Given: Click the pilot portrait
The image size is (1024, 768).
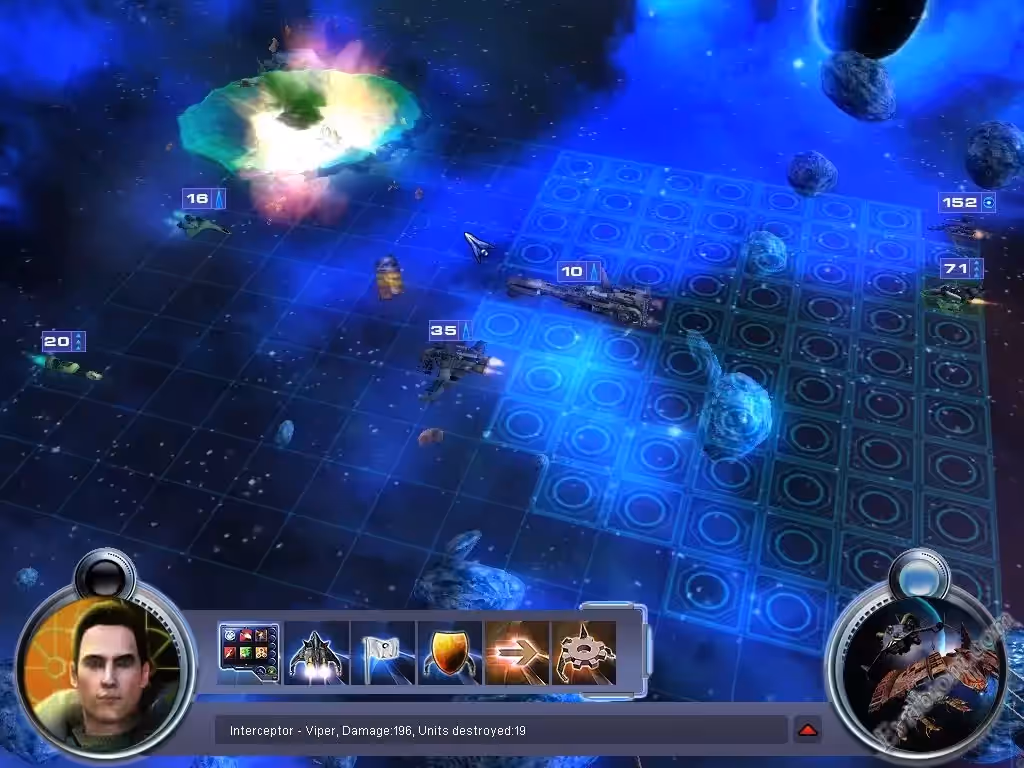Looking at the screenshot, I should coord(97,671).
